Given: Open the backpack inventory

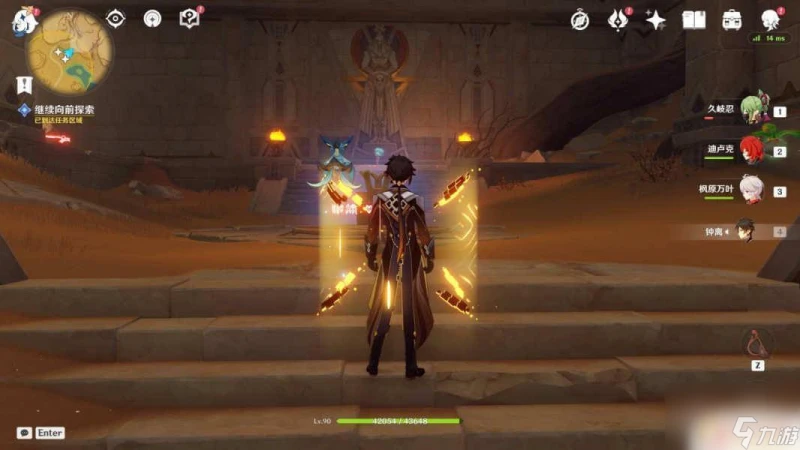Looking at the screenshot, I should 732,19.
